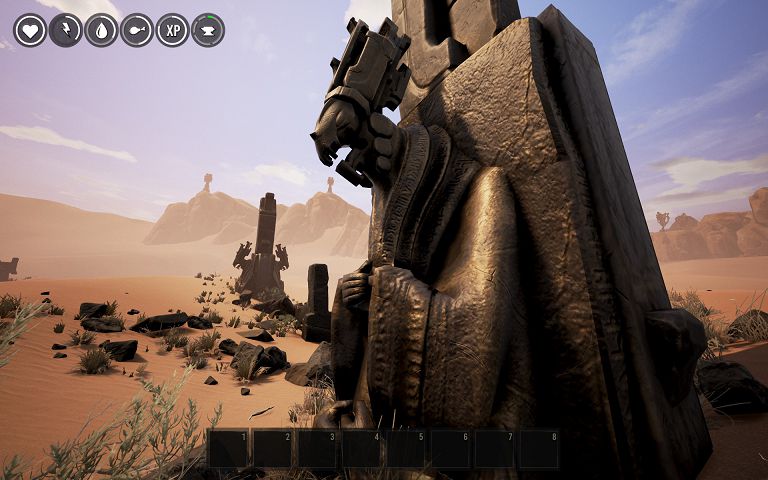
Task: Select hotbar slot number 1
Action: (228, 449)
